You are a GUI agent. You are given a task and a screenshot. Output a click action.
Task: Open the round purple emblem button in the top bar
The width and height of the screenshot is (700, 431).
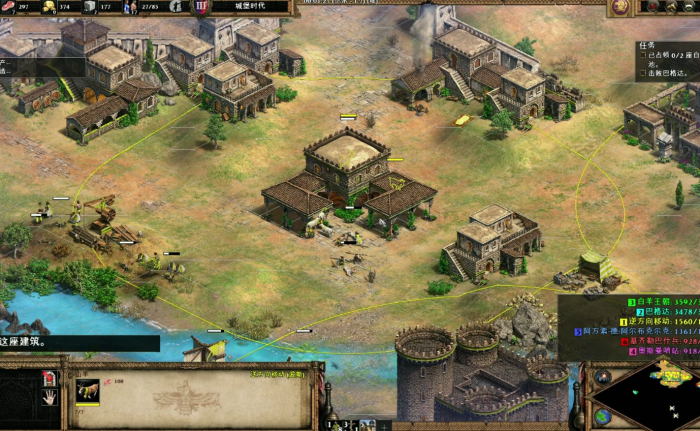pyautogui.click(x=620, y=7)
